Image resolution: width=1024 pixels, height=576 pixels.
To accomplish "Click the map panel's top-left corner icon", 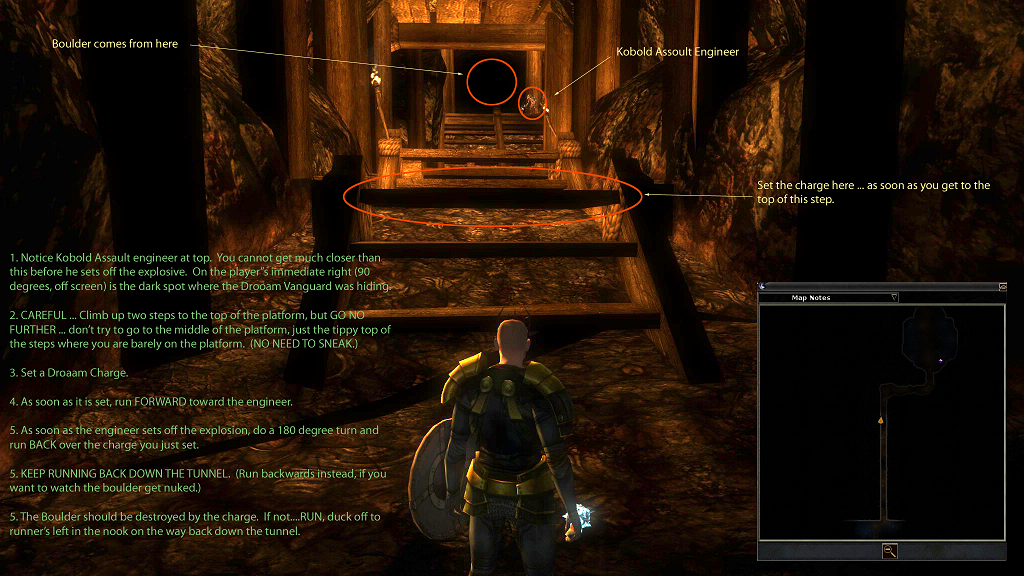I will 761,286.
